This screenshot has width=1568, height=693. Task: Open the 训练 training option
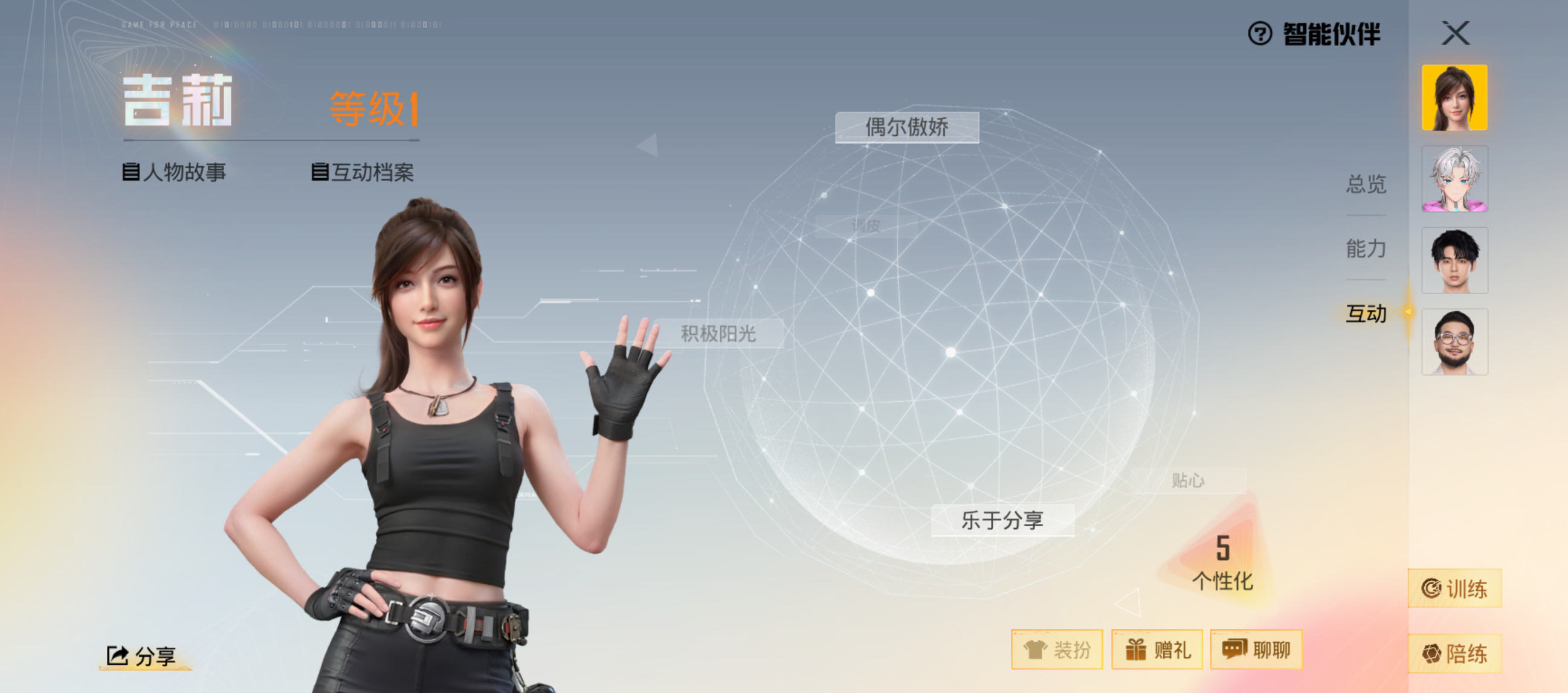point(1454,588)
